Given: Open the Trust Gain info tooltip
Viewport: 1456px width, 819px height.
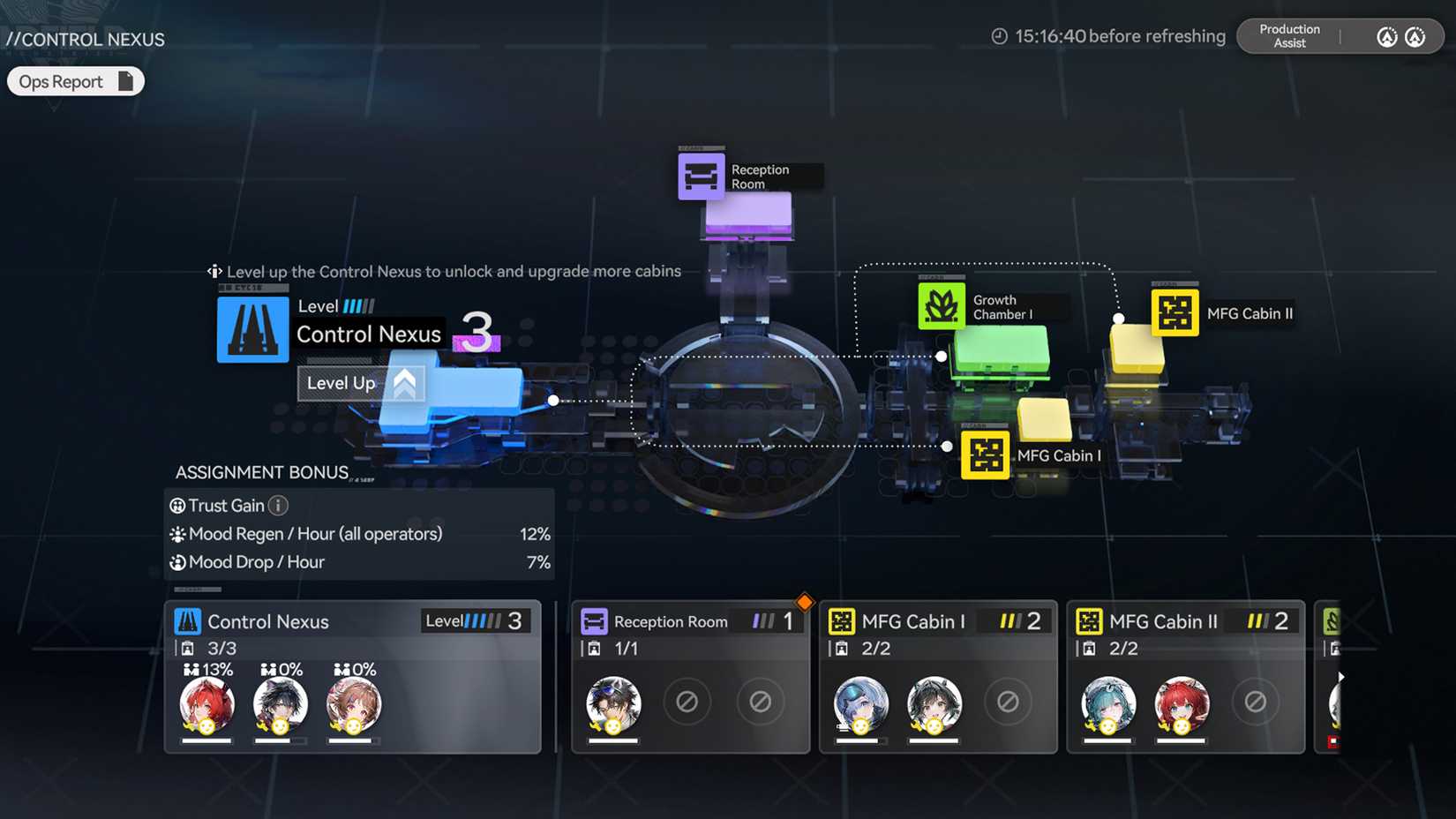Looking at the screenshot, I should pyautogui.click(x=278, y=505).
